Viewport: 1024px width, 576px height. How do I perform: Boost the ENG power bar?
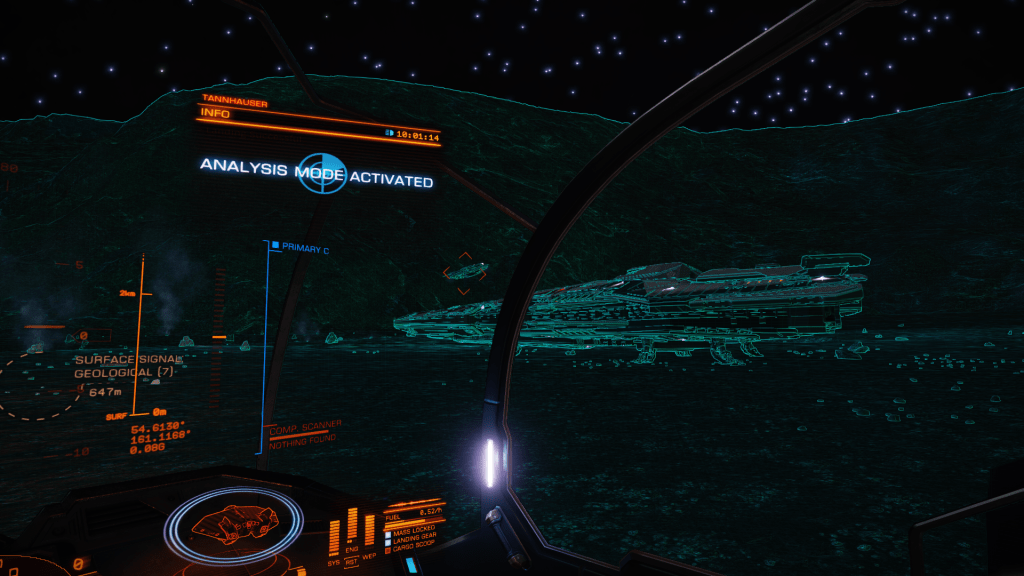(x=351, y=527)
